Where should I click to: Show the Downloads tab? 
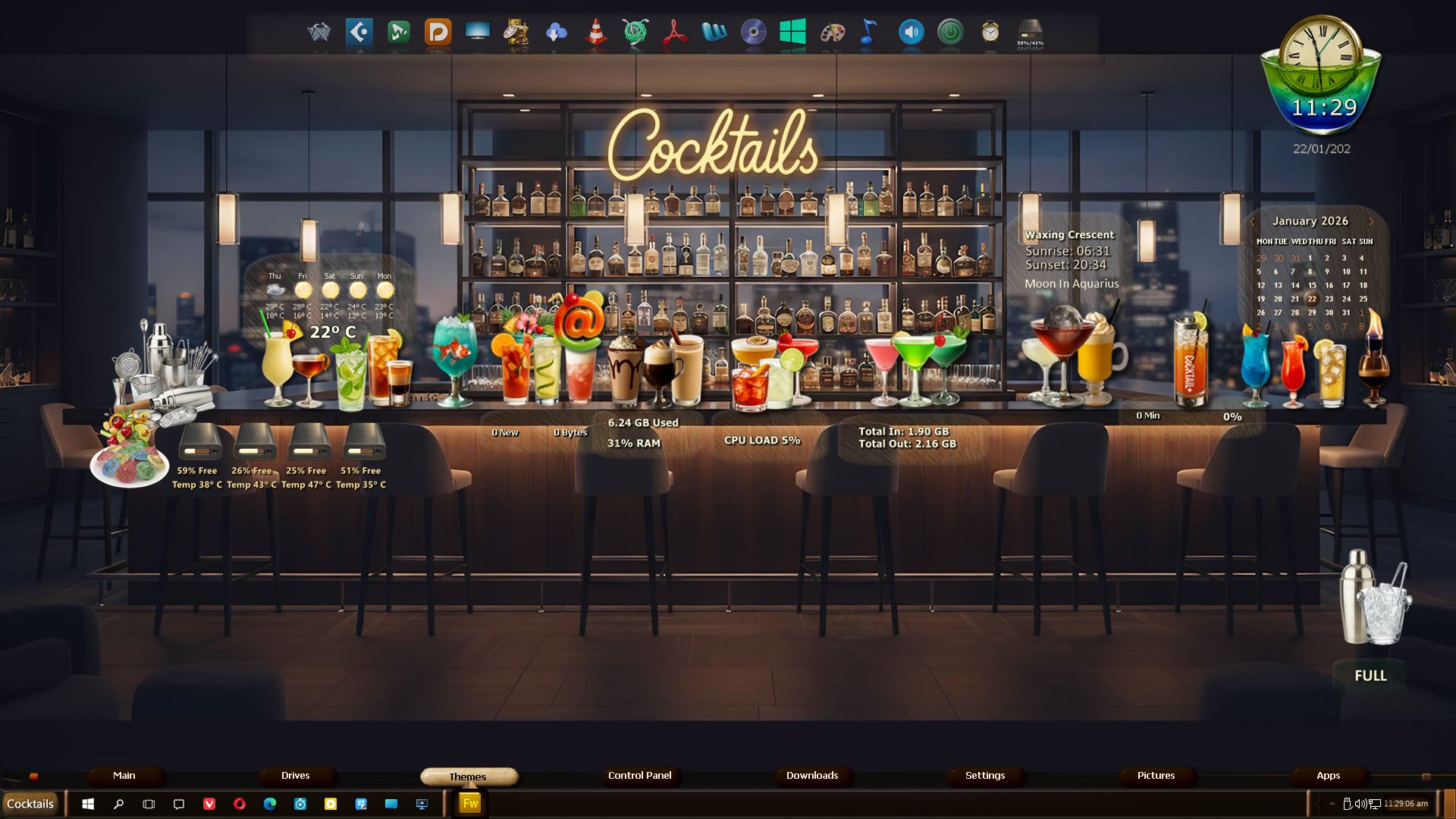[811, 776]
